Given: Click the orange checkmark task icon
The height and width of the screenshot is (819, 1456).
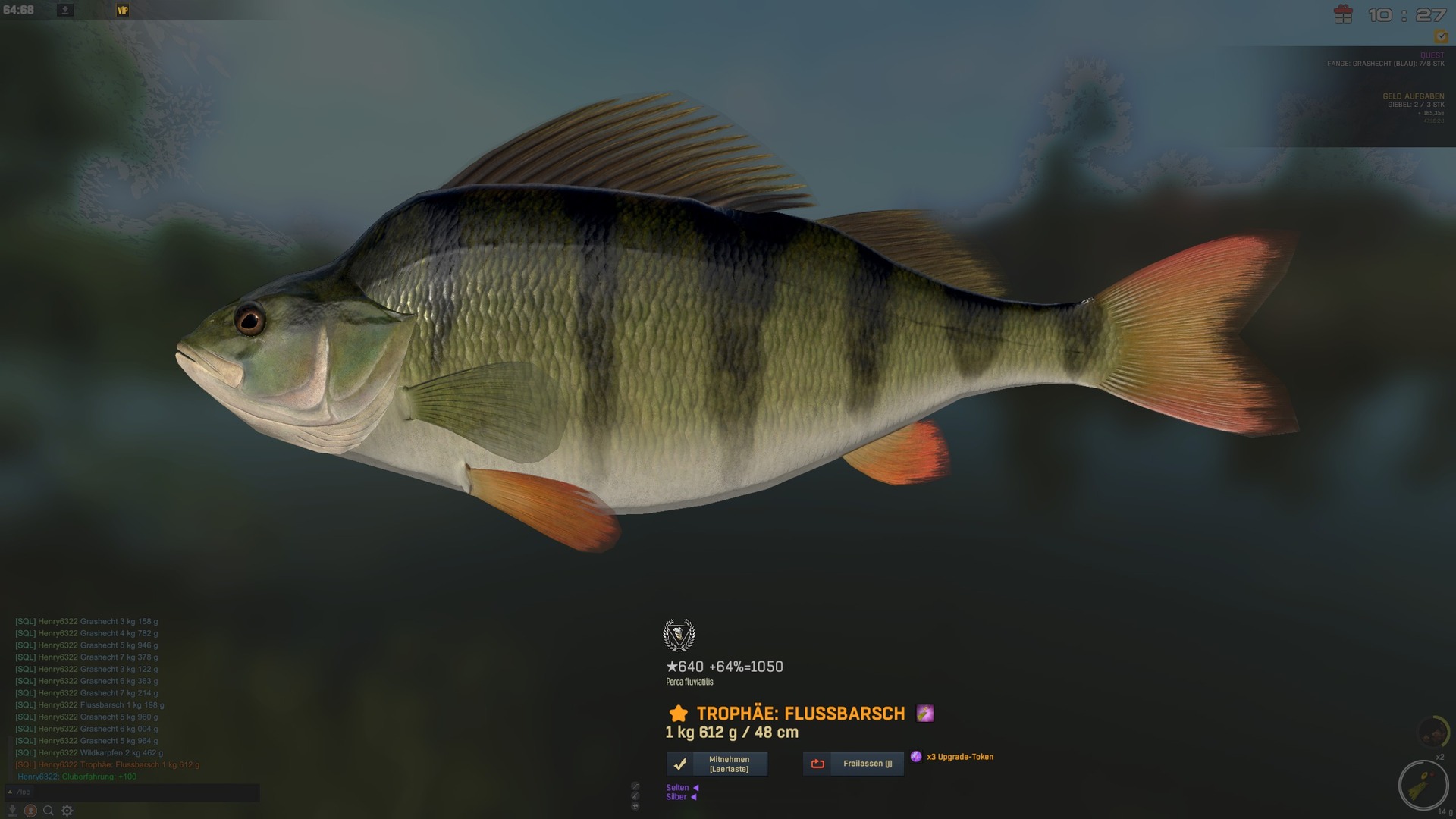Looking at the screenshot, I should point(1440,36).
